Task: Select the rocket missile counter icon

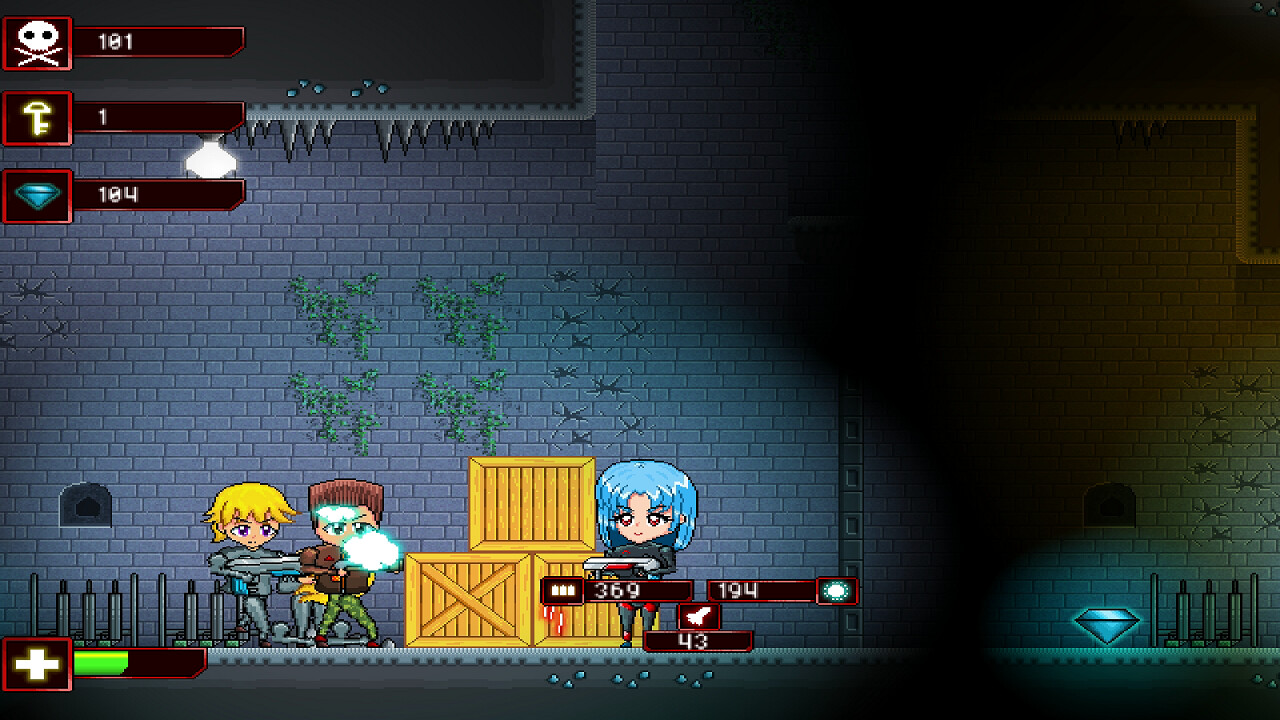Action: click(697, 617)
